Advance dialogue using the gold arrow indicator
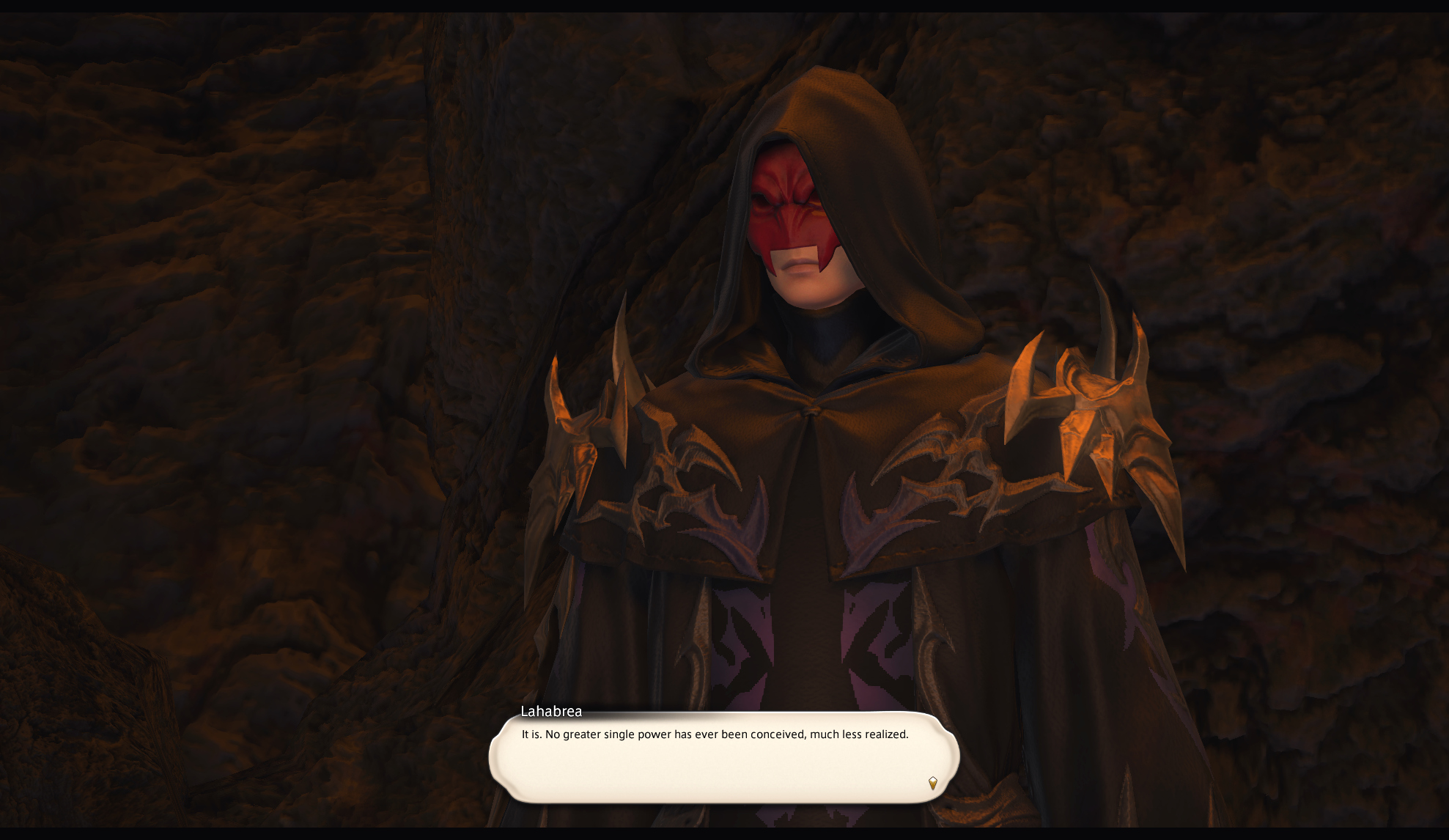This screenshot has width=1449, height=840. [x=932, y=783]
